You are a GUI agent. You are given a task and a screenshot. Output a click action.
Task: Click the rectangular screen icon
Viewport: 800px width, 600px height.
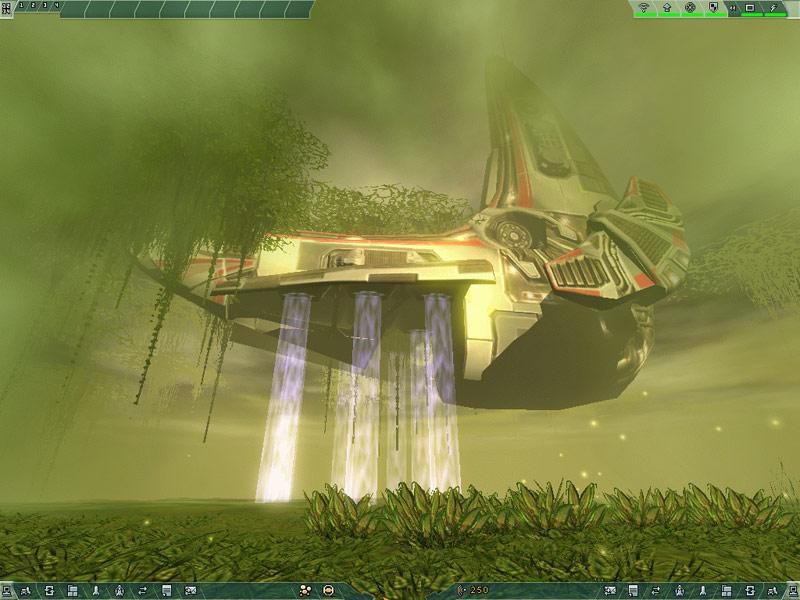(750, 8)
